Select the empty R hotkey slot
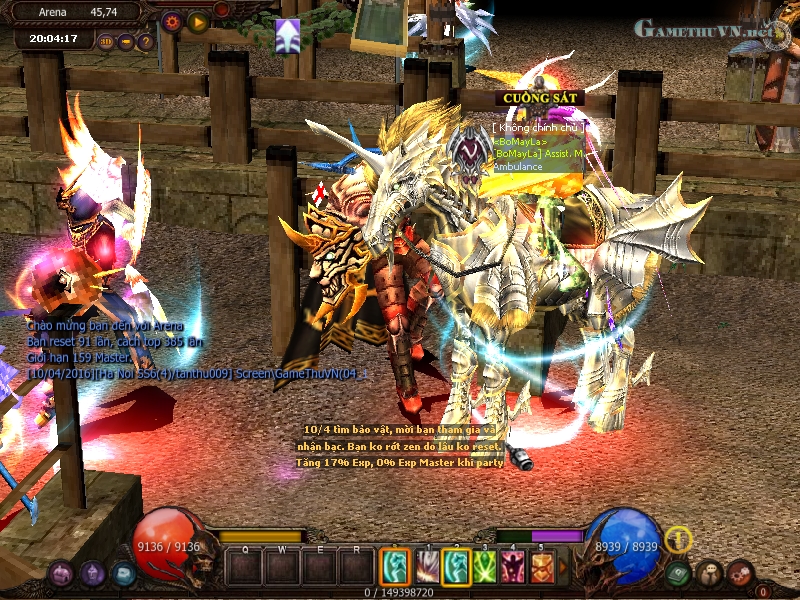 click(x=355, y=568)
